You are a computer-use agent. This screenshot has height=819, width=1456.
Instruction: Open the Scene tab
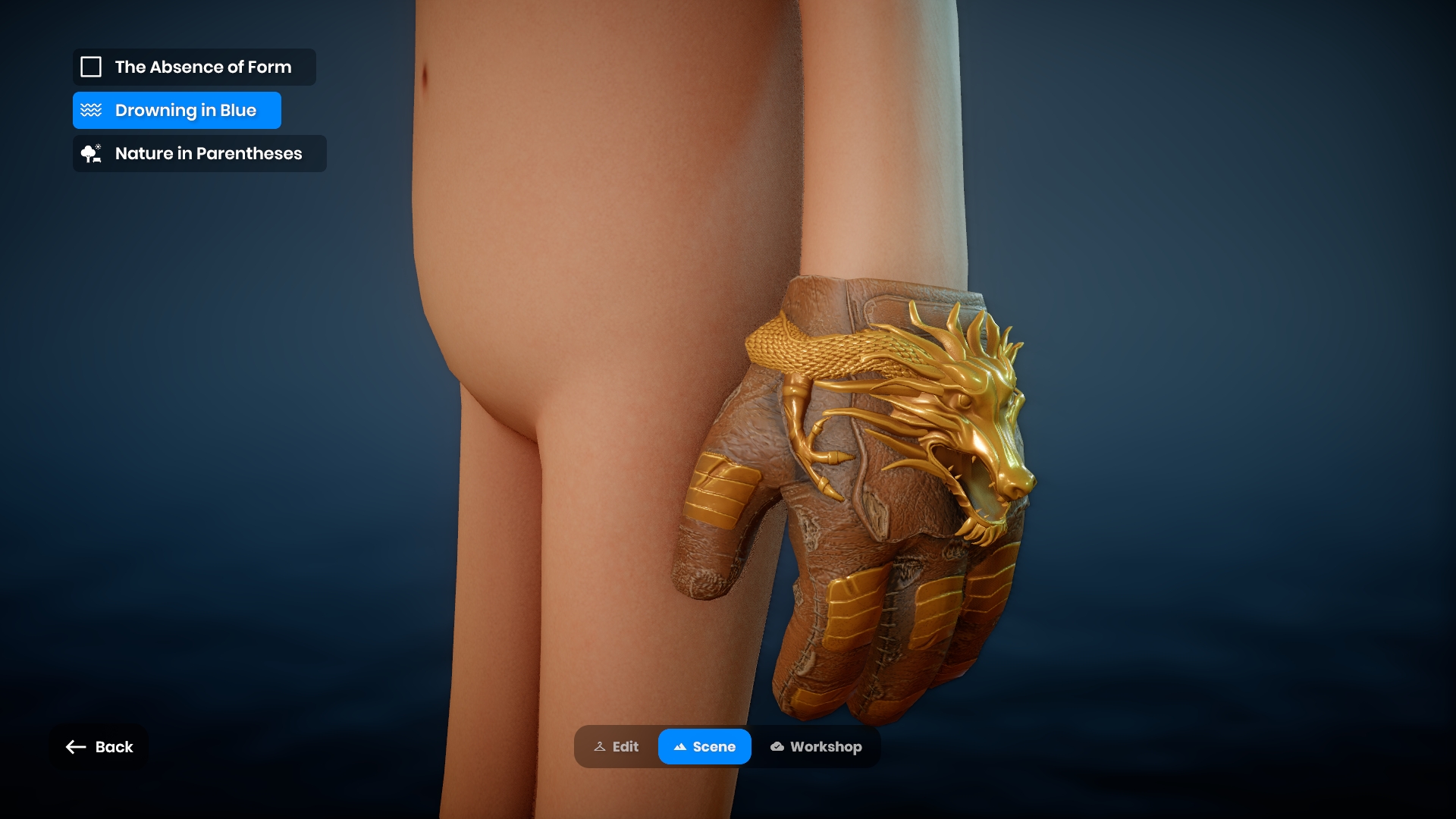(704, 747)
